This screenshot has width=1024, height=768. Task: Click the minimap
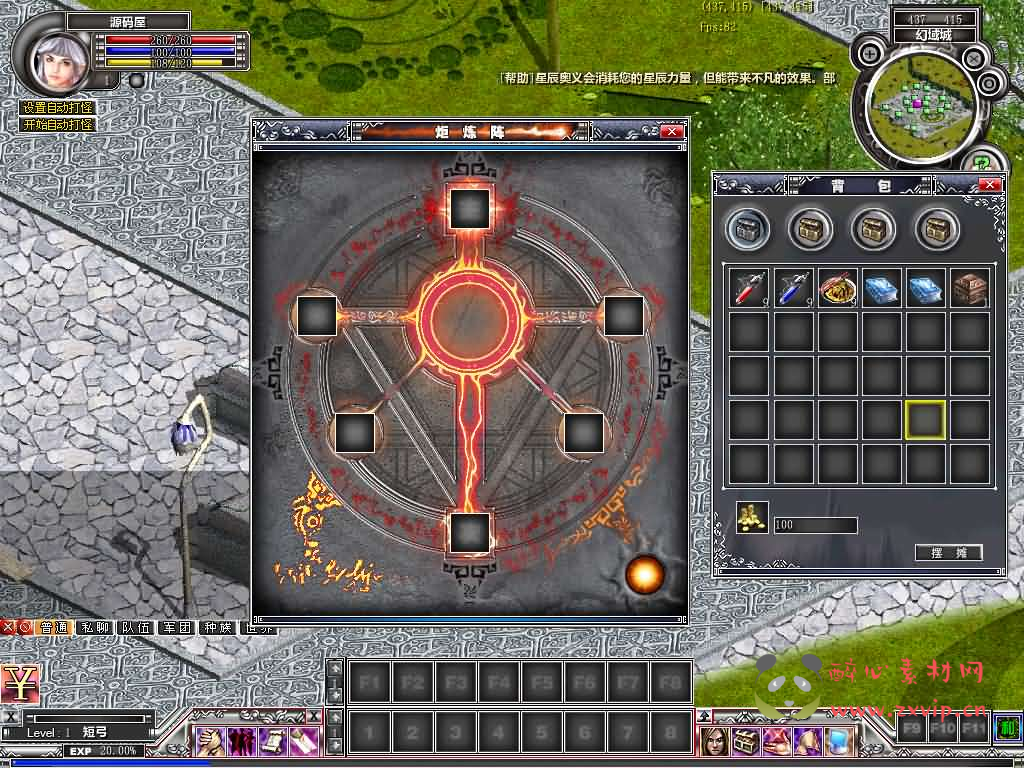tap(918, 103)
